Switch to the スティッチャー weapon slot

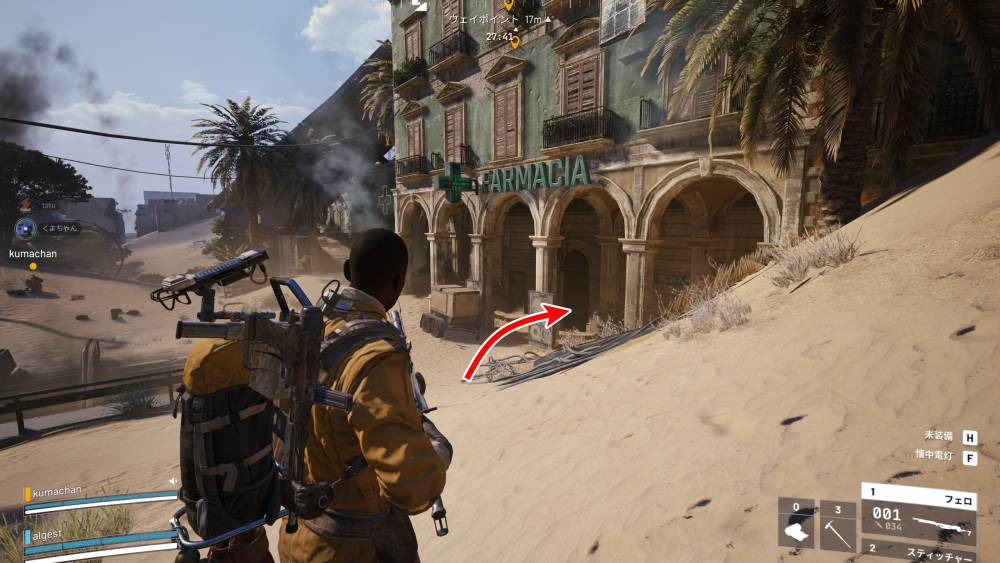pos(918,551)
